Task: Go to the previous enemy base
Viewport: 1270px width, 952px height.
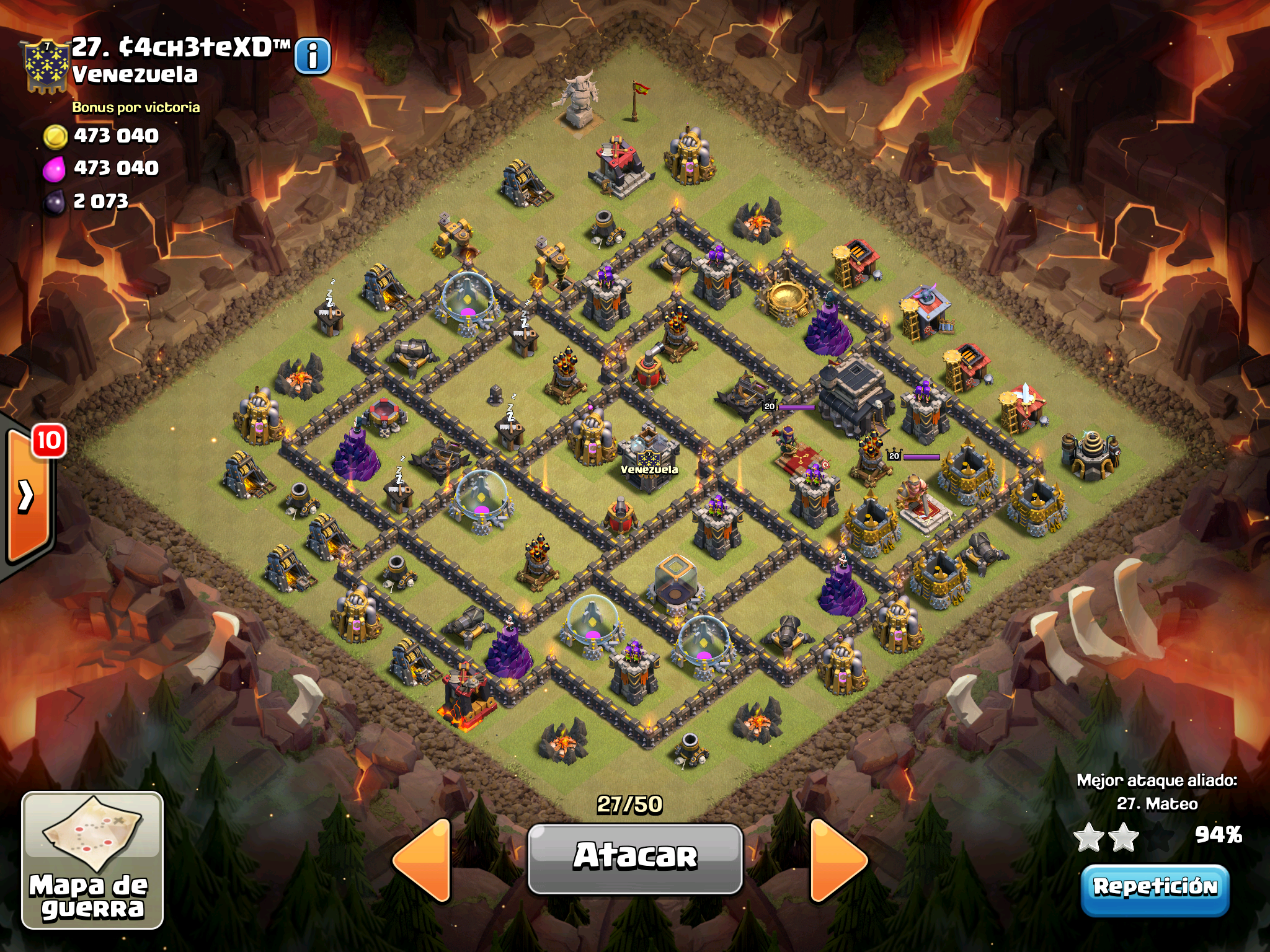Action: coord(423,860)
